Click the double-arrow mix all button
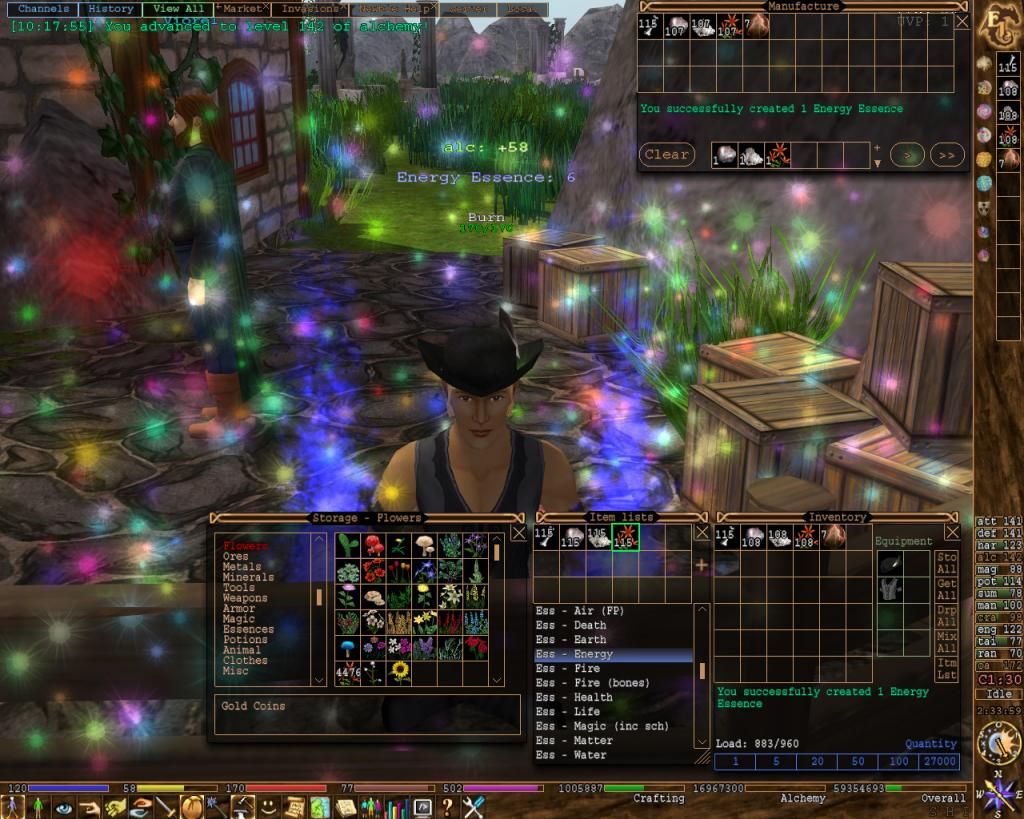Viewport: 1024px width, 819px height. (946, 155)
